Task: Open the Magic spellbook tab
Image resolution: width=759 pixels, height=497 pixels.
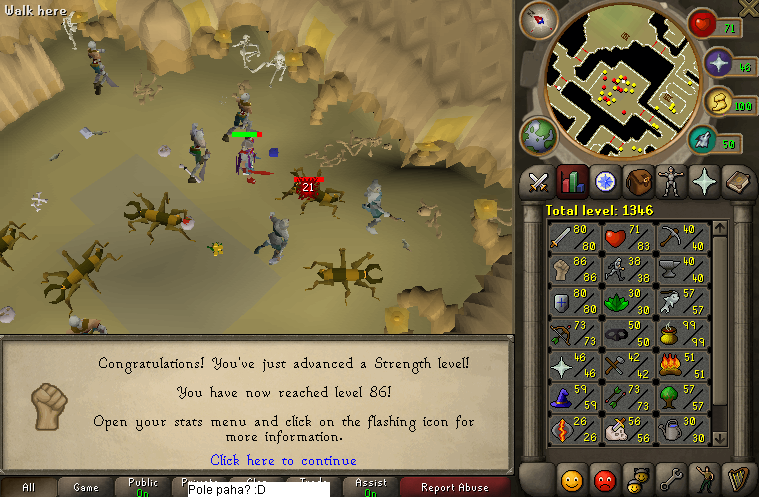Action: 737,182
